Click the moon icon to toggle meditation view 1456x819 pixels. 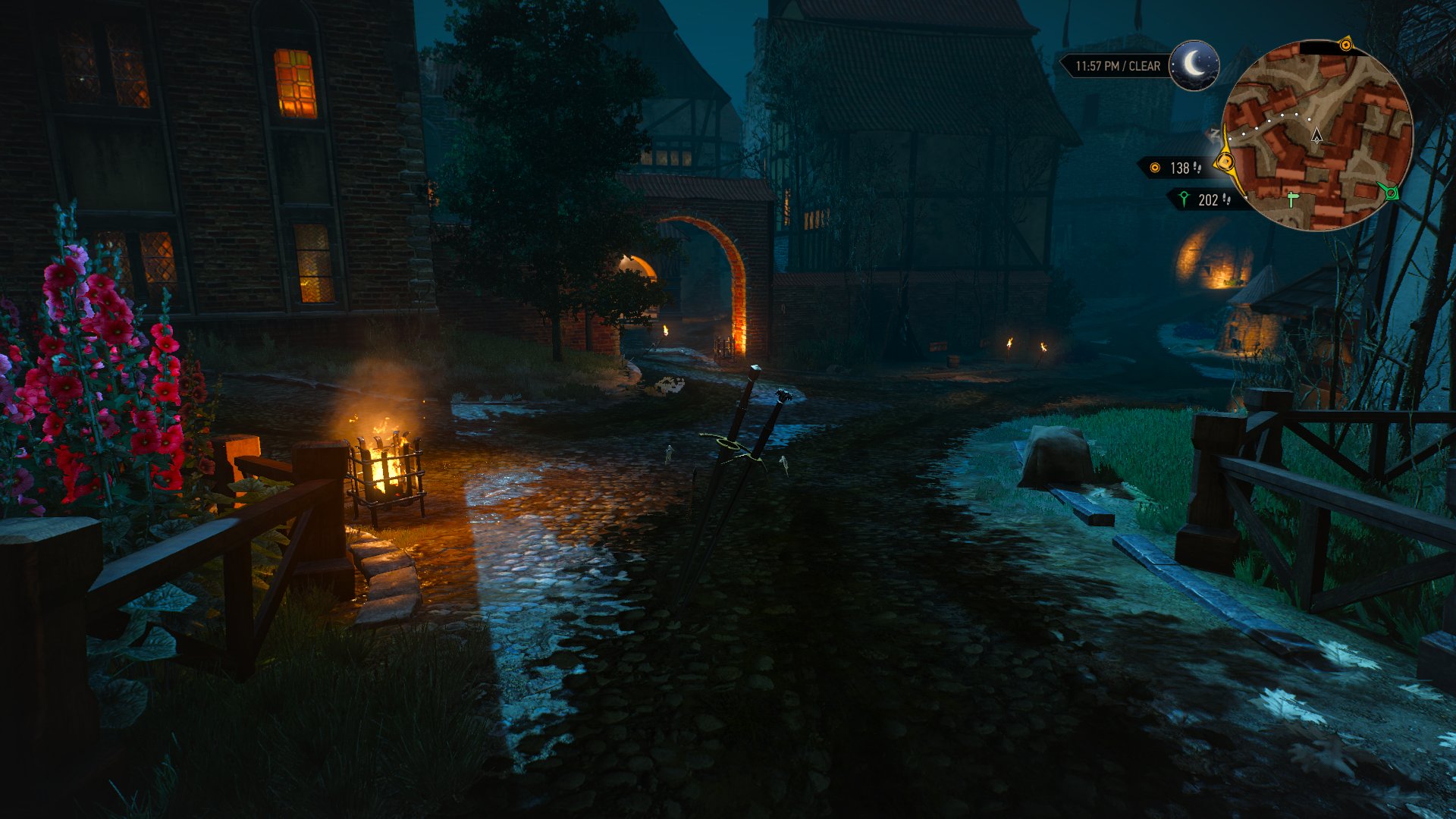pos(1193,64)
